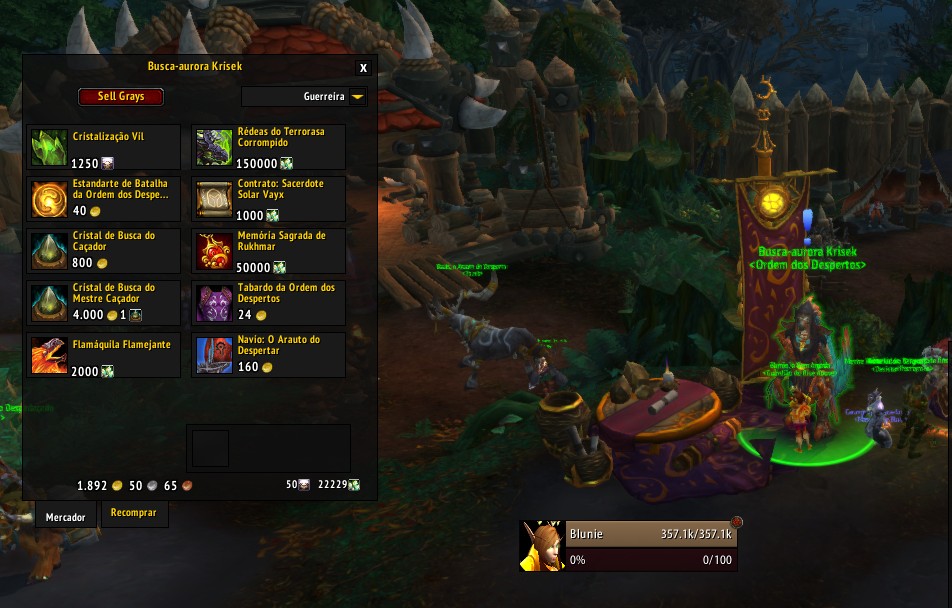
Task: Switch to the Mercador tab
Action: (66, 517)
